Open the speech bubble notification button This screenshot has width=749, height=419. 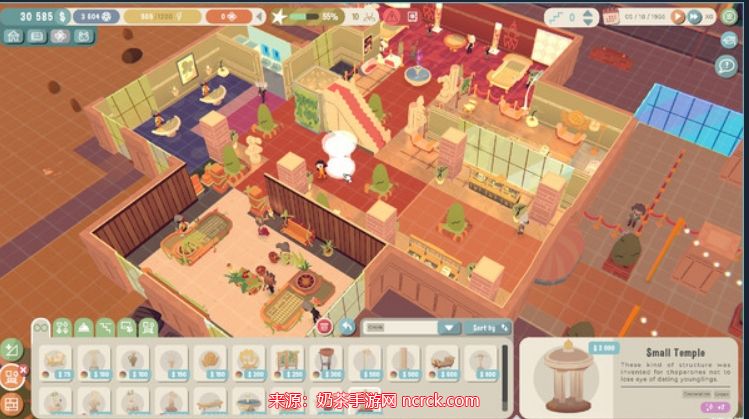[727, 65]
